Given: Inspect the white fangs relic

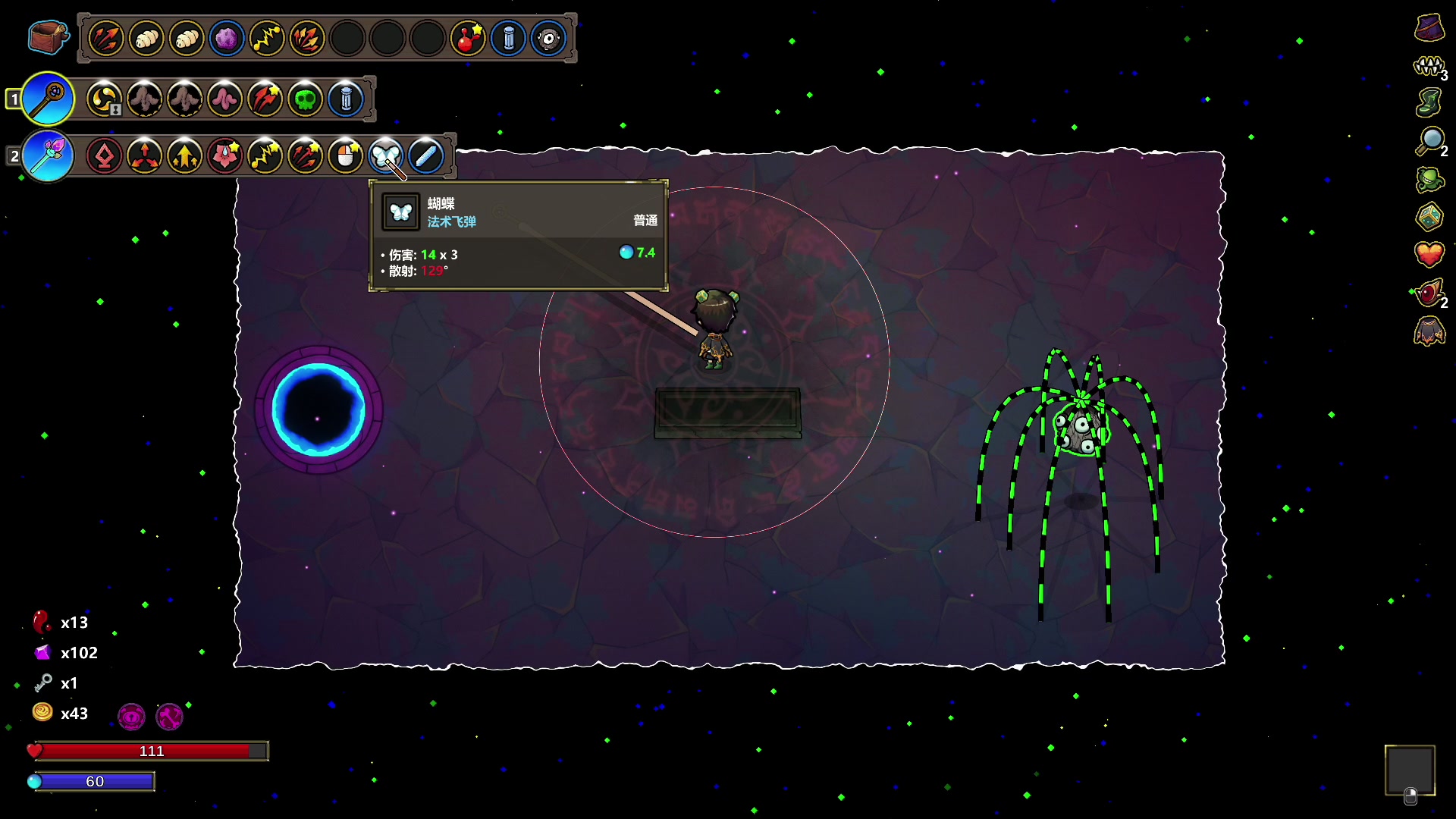Looking at the screenshot, I should [x=1429, y=67].
